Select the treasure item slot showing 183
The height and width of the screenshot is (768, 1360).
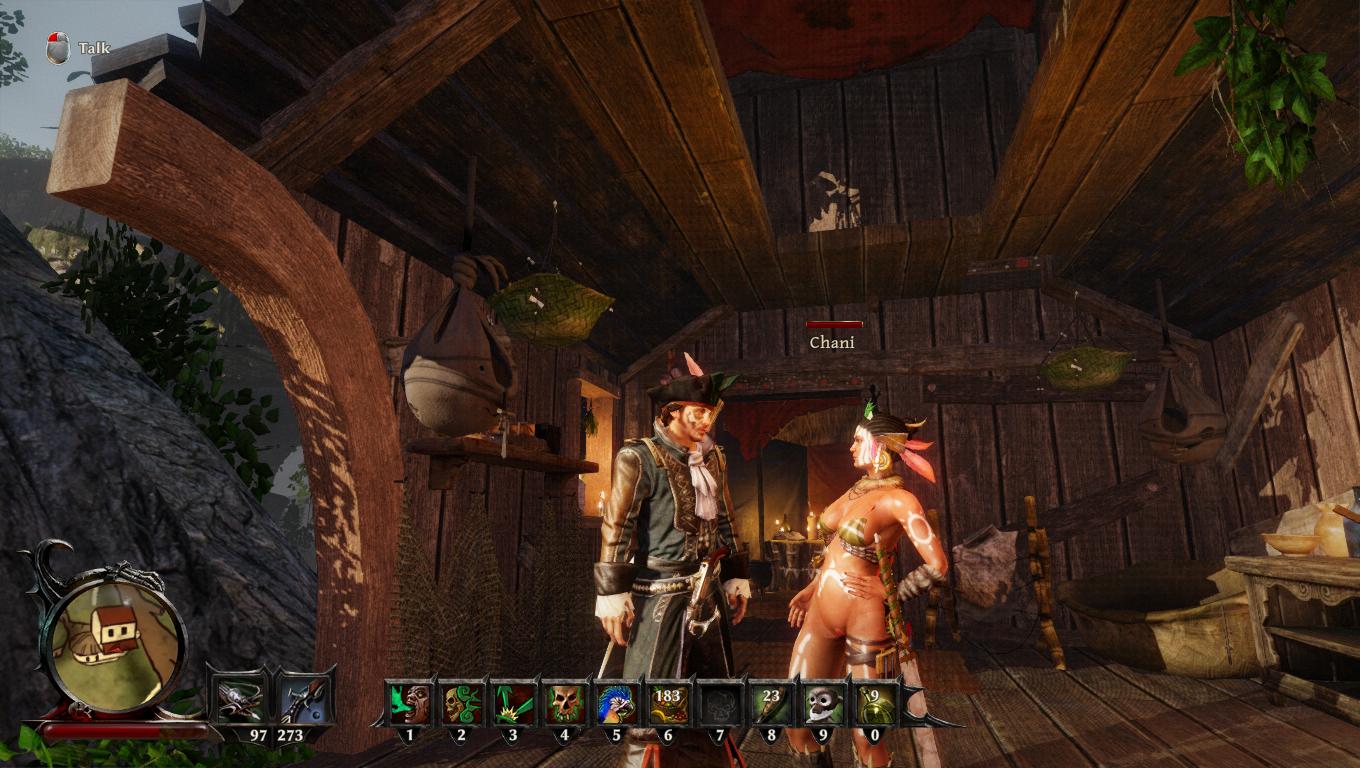(668, 703)
